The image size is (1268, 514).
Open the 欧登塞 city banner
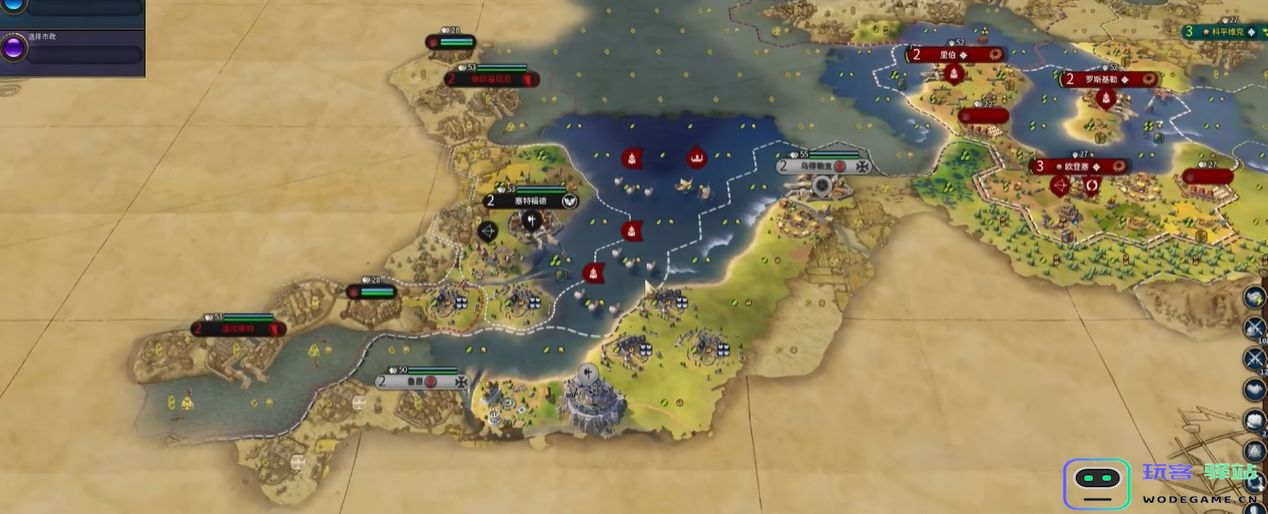click(1080, 166)
